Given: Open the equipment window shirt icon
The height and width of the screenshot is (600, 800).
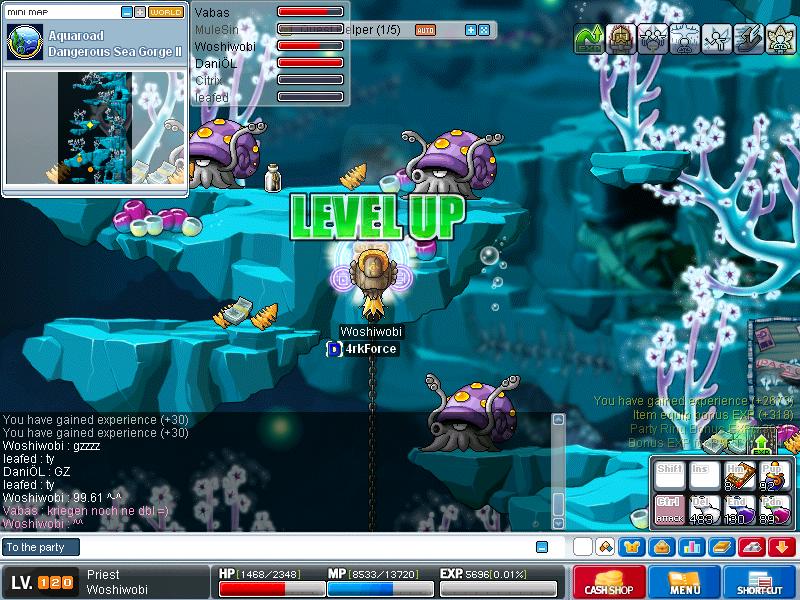Looking at the screenshot, I should tap(632, 547).
